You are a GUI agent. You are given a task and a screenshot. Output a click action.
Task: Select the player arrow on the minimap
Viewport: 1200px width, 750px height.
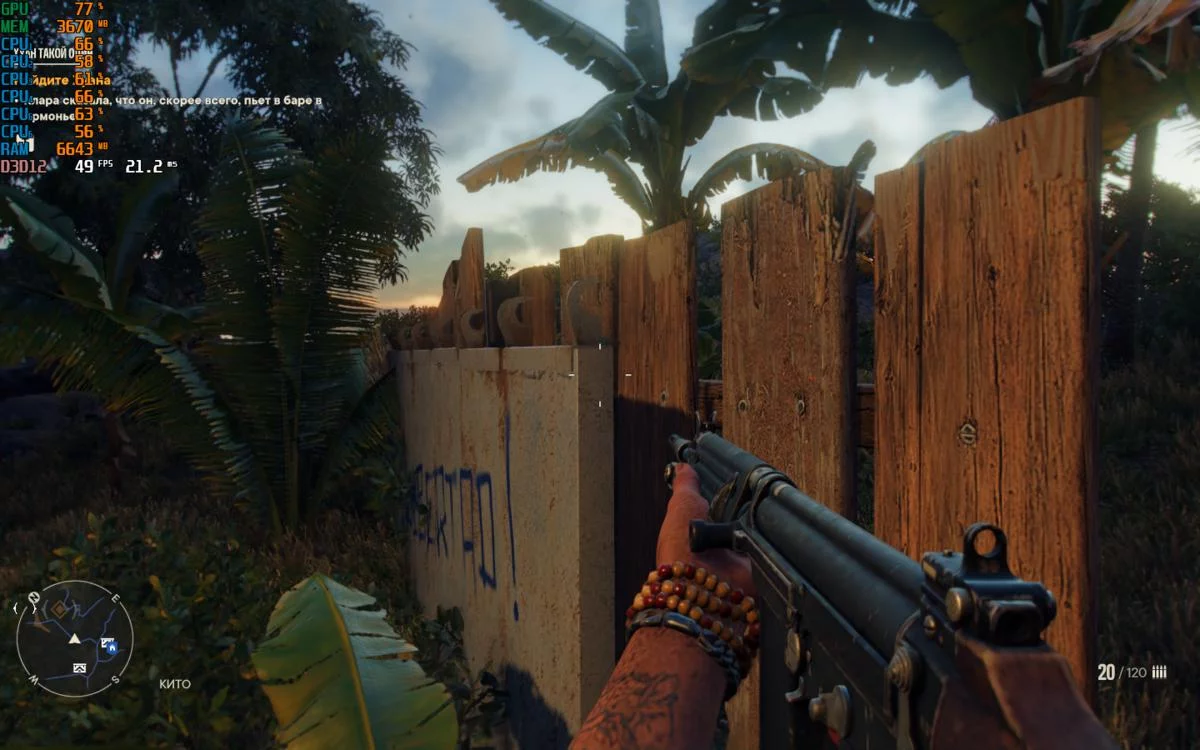pyautogui.click(x=75, y=638)
